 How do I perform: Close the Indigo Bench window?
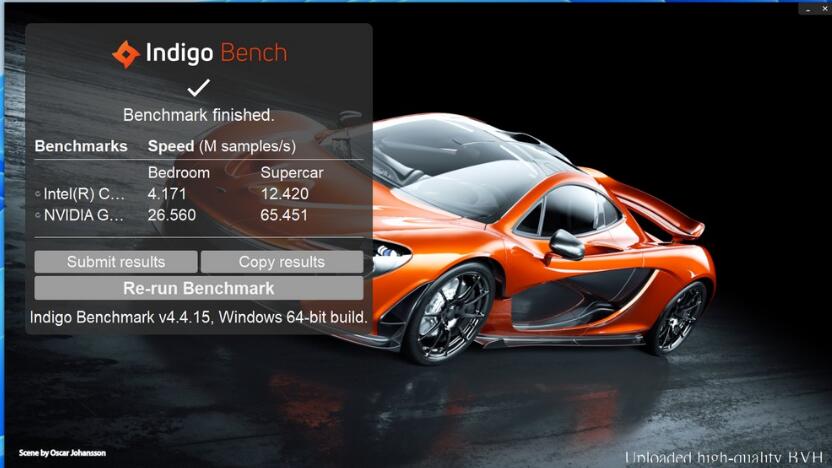(824, 8)
